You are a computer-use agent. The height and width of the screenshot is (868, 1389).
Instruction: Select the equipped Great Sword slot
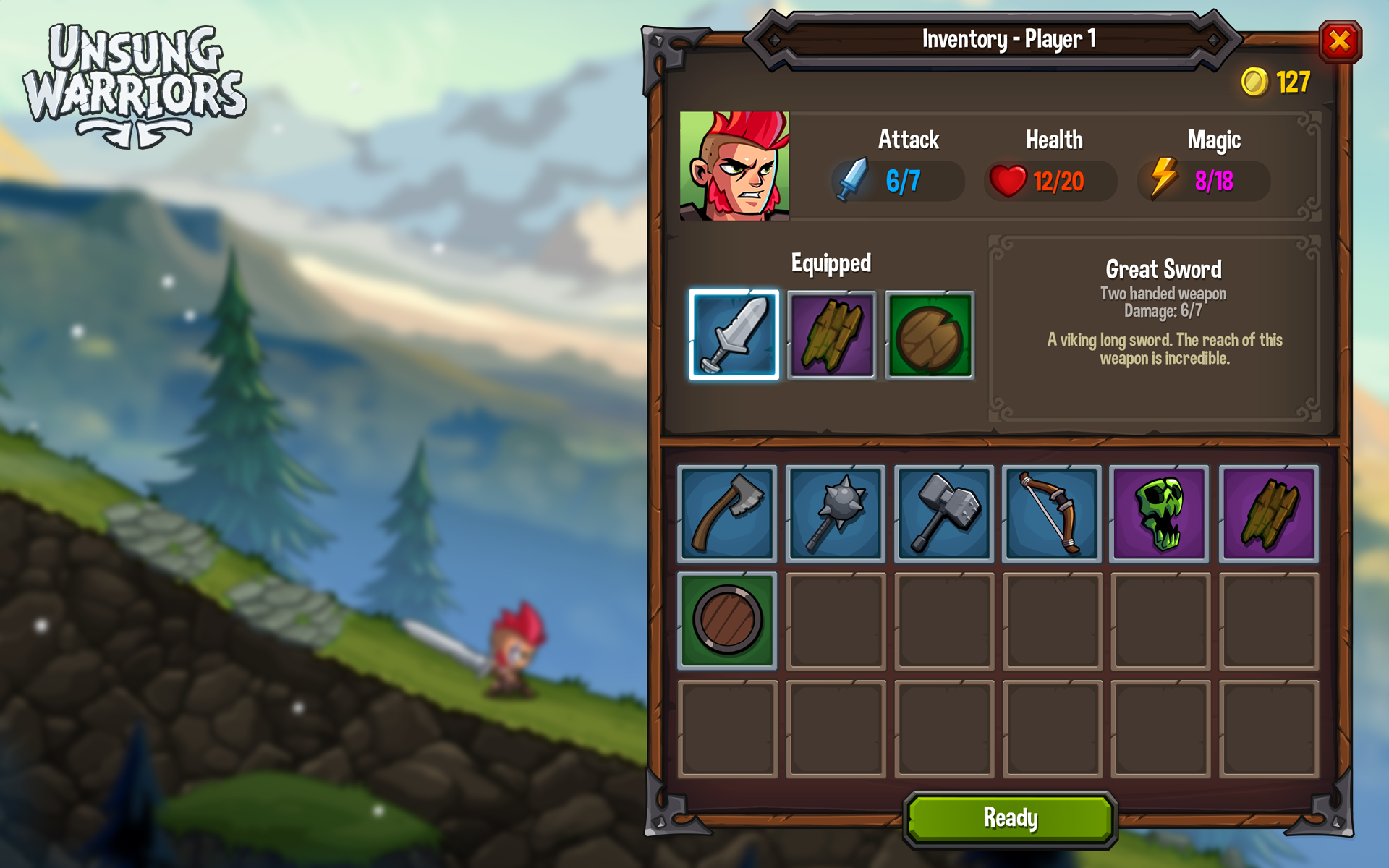[734, 335]
